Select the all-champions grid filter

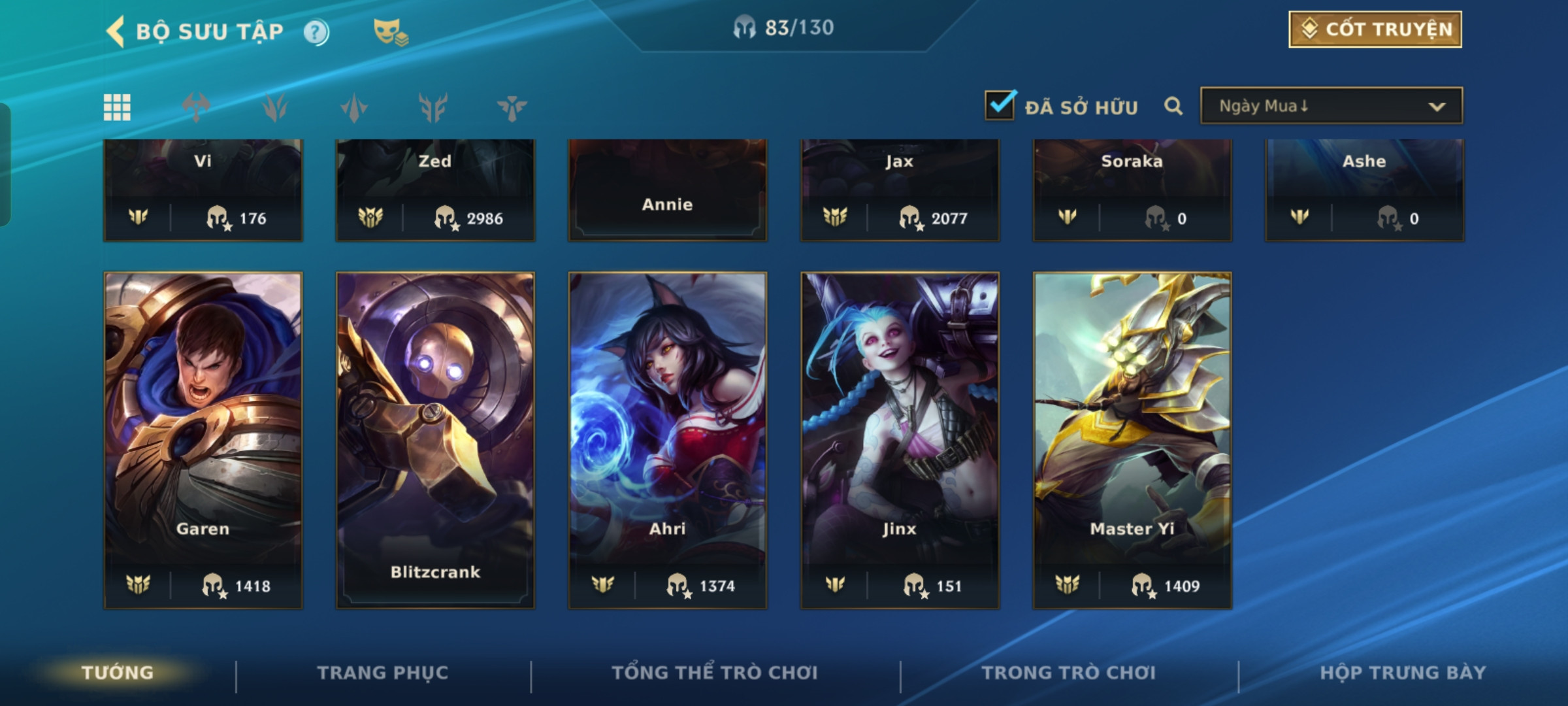click(117, 107)
